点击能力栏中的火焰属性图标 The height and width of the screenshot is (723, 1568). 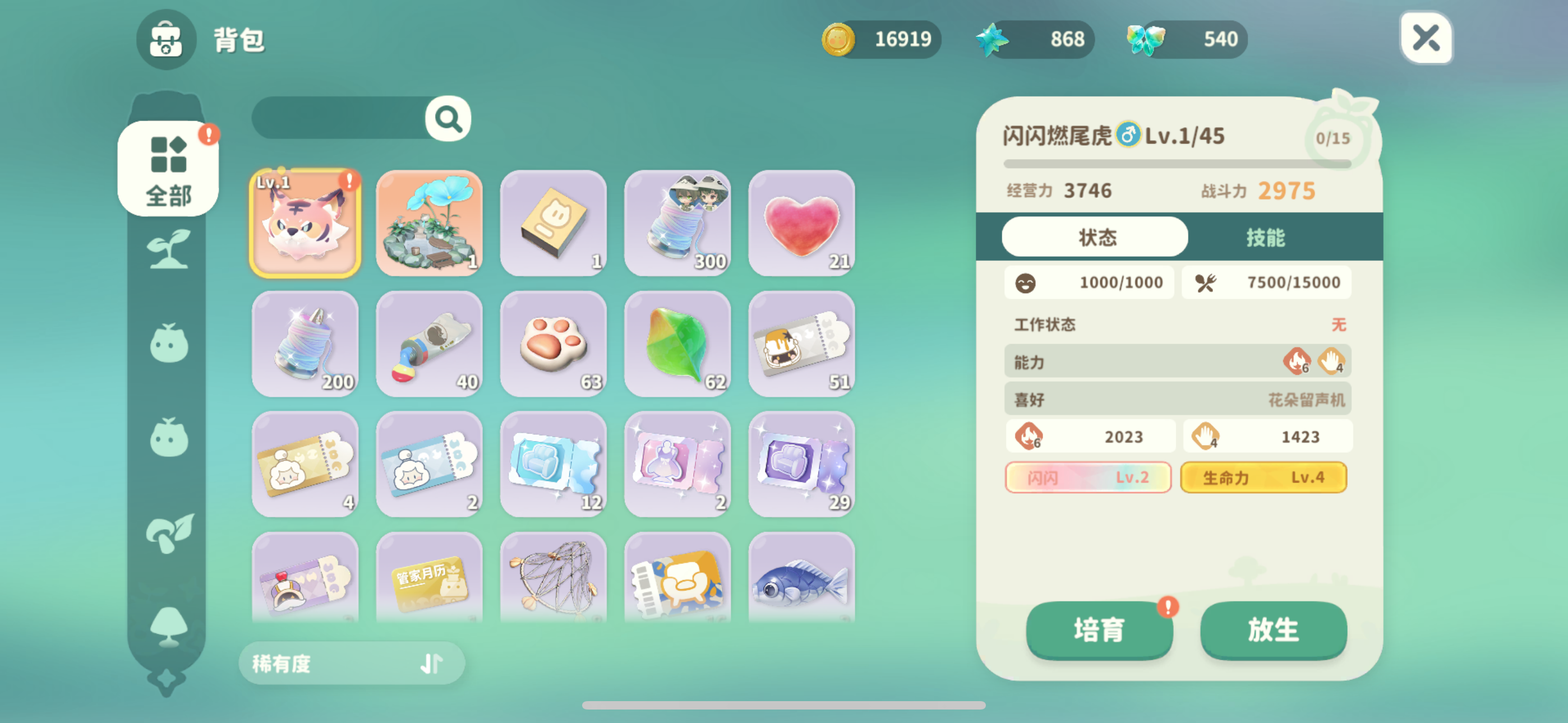[1297, 361]
